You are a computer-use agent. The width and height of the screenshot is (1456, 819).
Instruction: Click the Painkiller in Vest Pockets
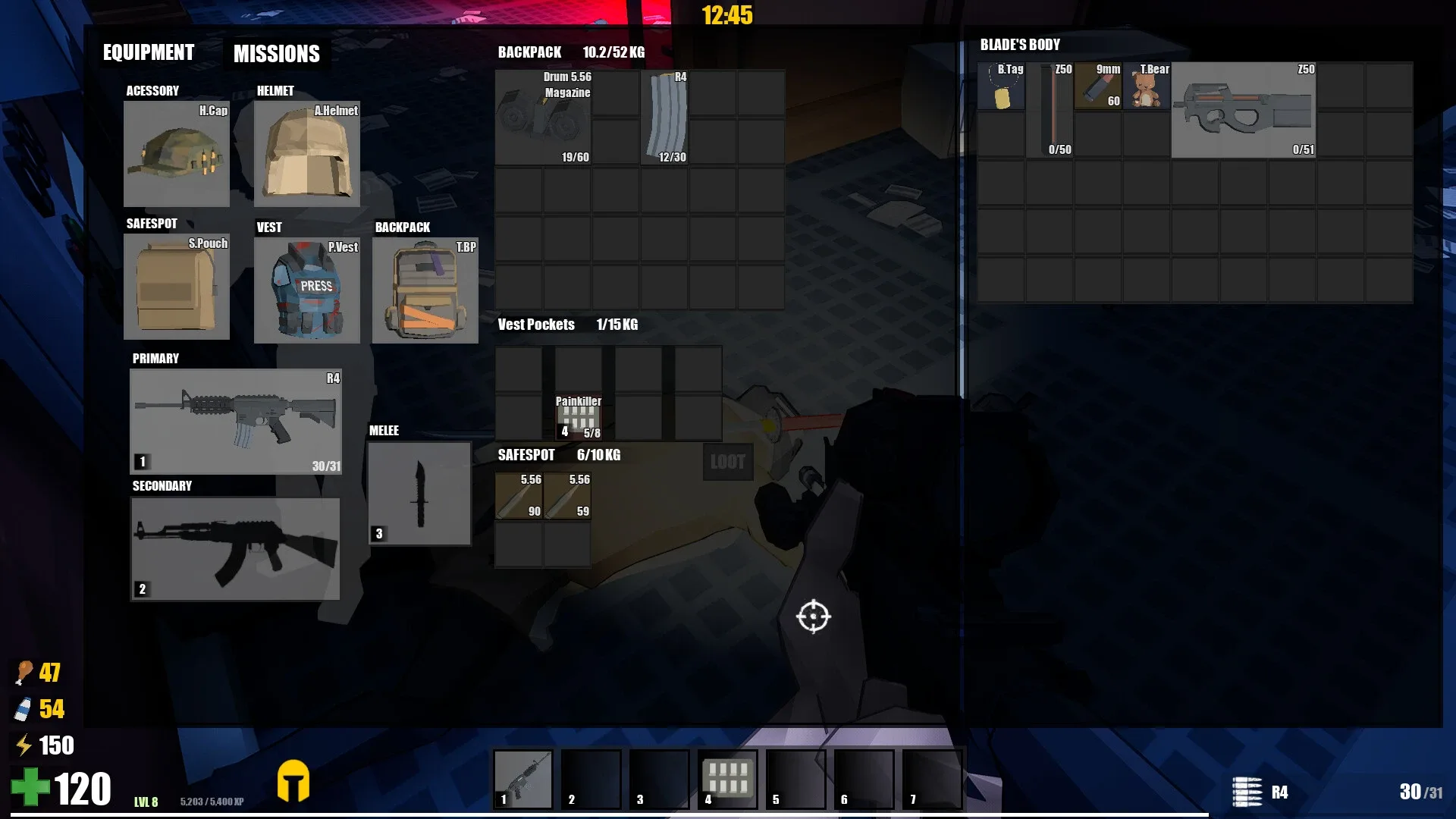(x=579, y=418)
